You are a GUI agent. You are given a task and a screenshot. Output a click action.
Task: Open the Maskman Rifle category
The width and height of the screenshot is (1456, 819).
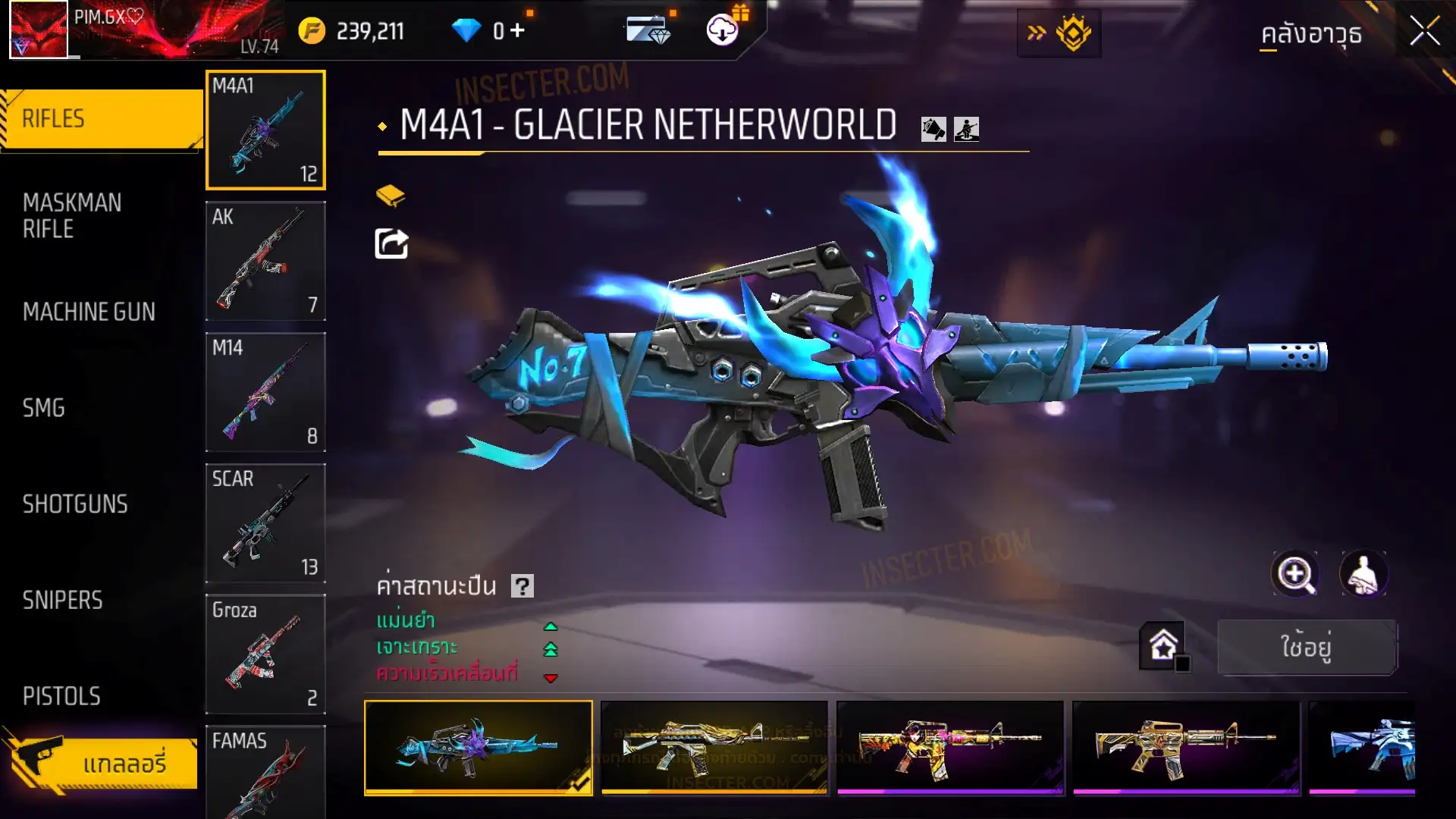point(72,216)
